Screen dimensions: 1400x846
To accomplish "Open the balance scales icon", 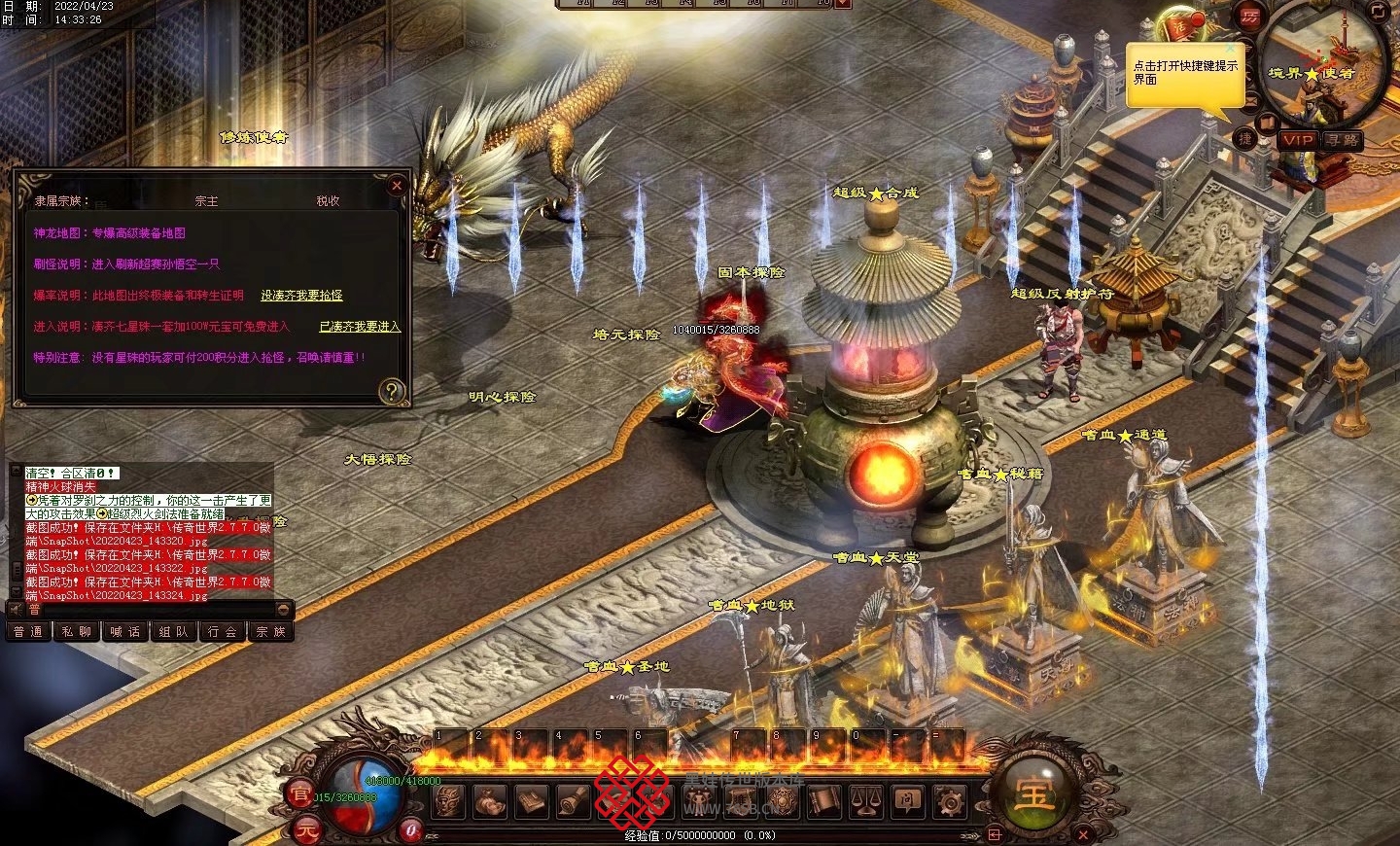I will point(865,802).
